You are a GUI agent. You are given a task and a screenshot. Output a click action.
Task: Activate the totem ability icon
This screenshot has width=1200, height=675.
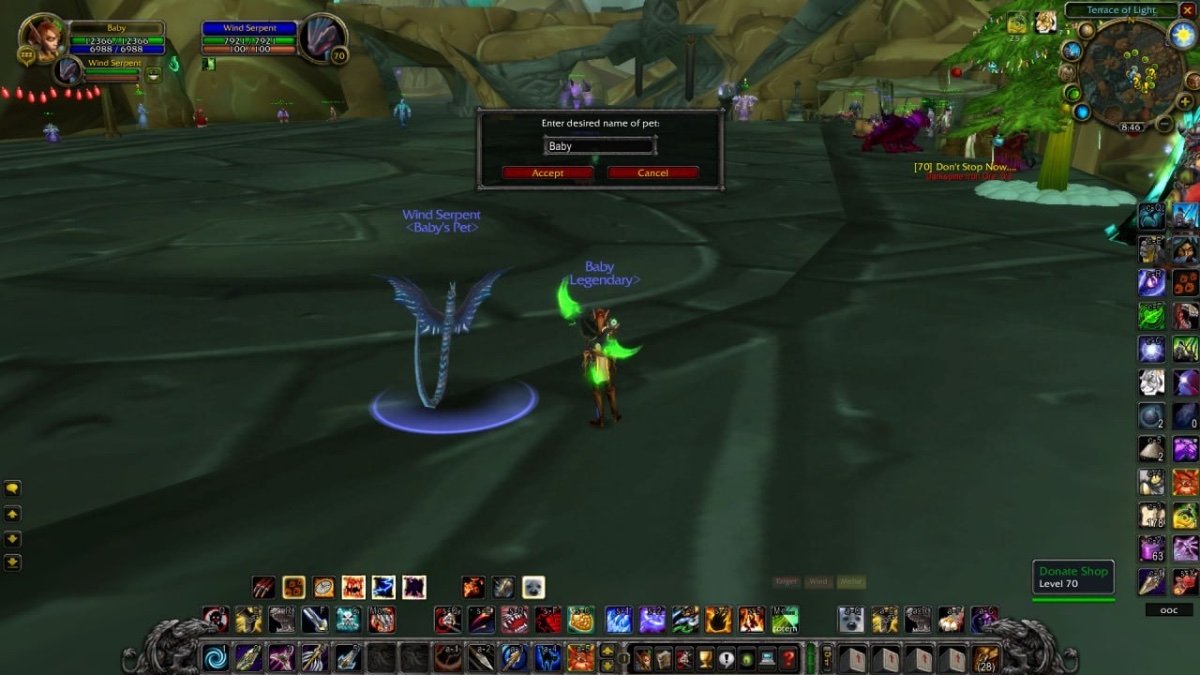785,620
